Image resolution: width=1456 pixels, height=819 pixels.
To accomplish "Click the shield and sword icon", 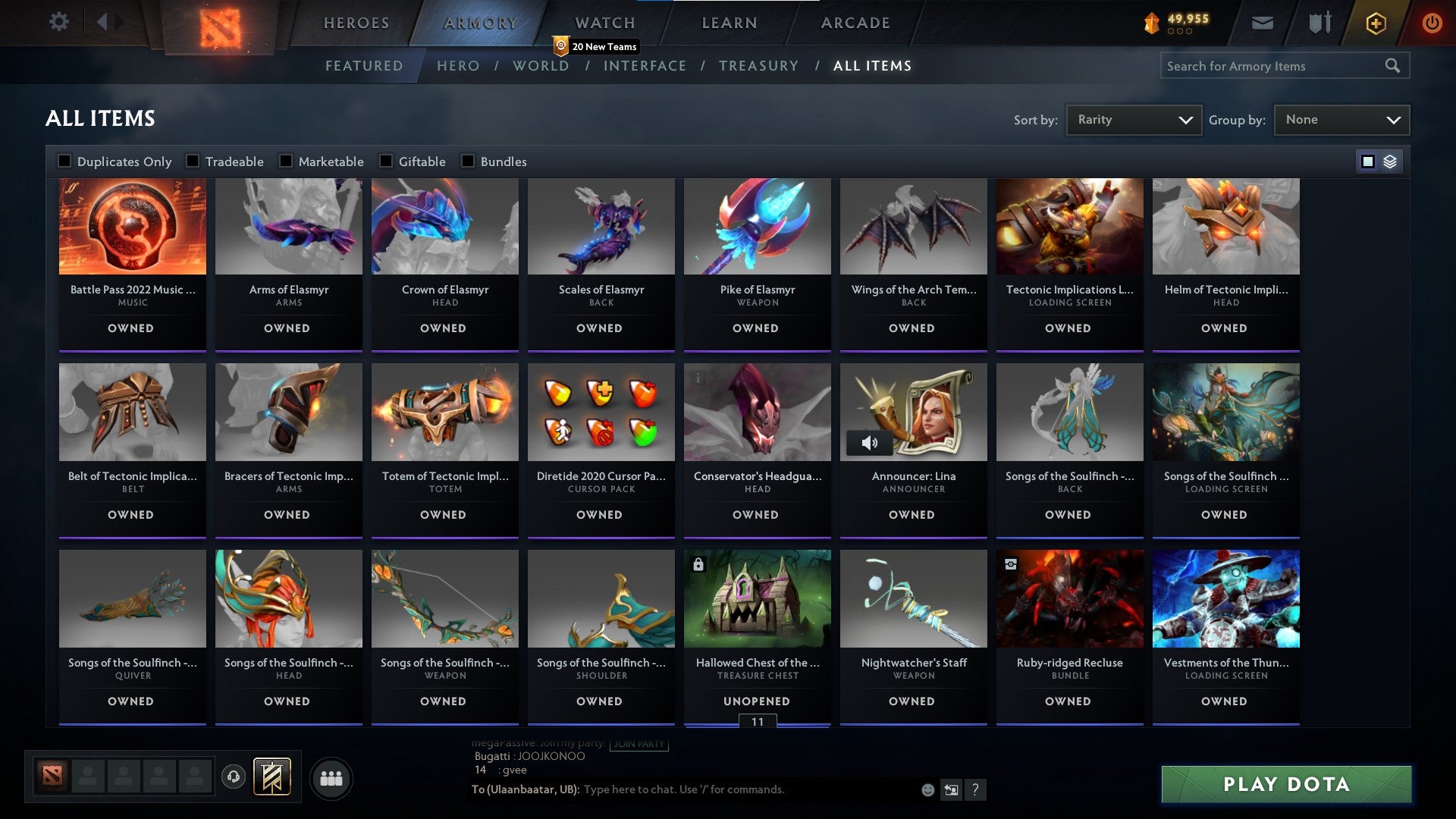I will click(x=1319, y=22).
